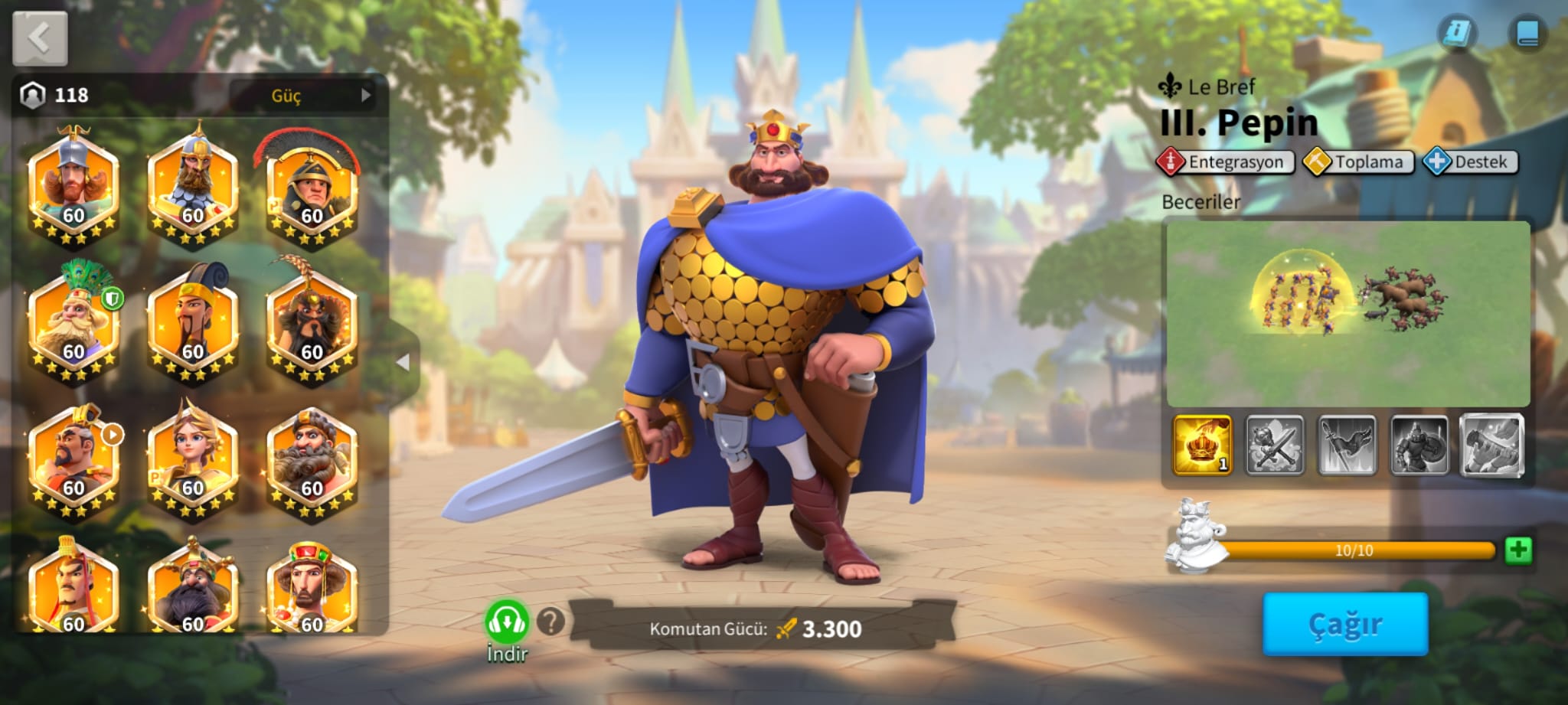Open the question mark help icon
The width and height of the screenshot is (1568, 705).
point(550,622)
